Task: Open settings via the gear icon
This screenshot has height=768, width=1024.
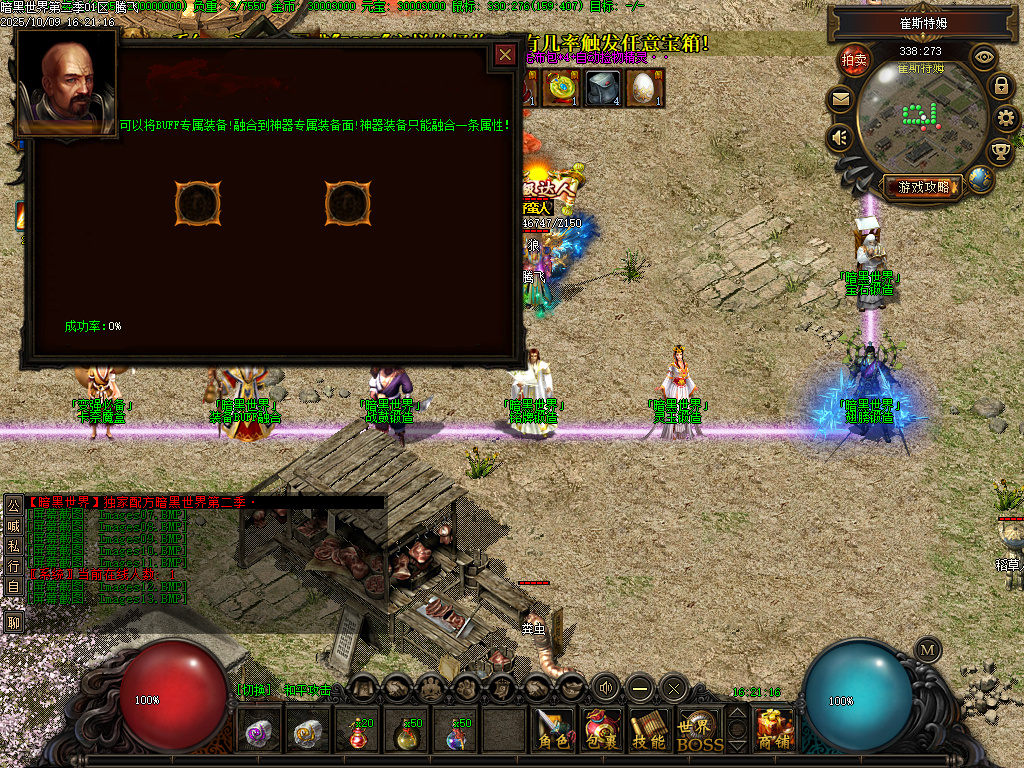Action: (1007, 119)
